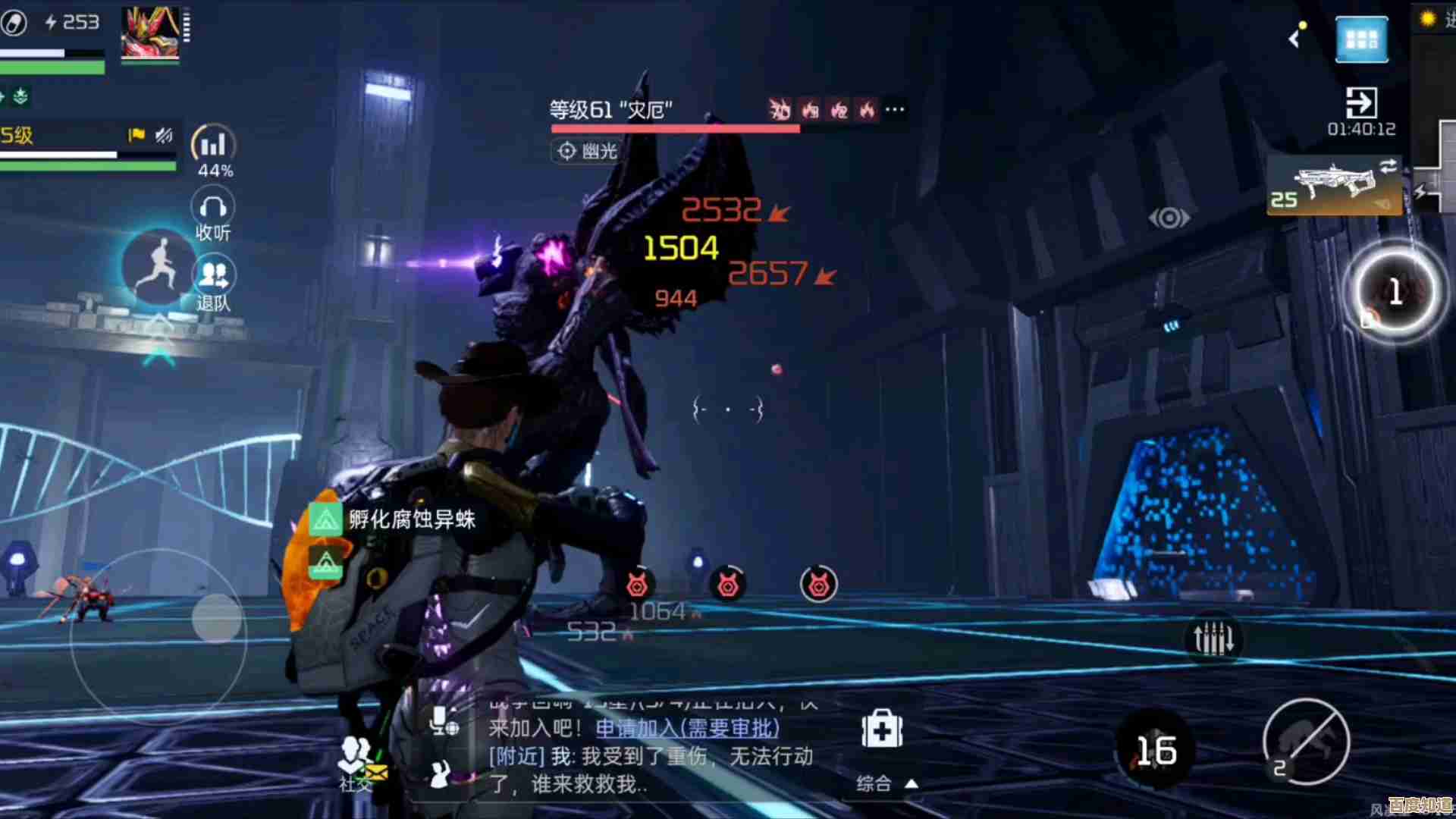Click the exit dungeon door icon

(x=1361, y=102)
